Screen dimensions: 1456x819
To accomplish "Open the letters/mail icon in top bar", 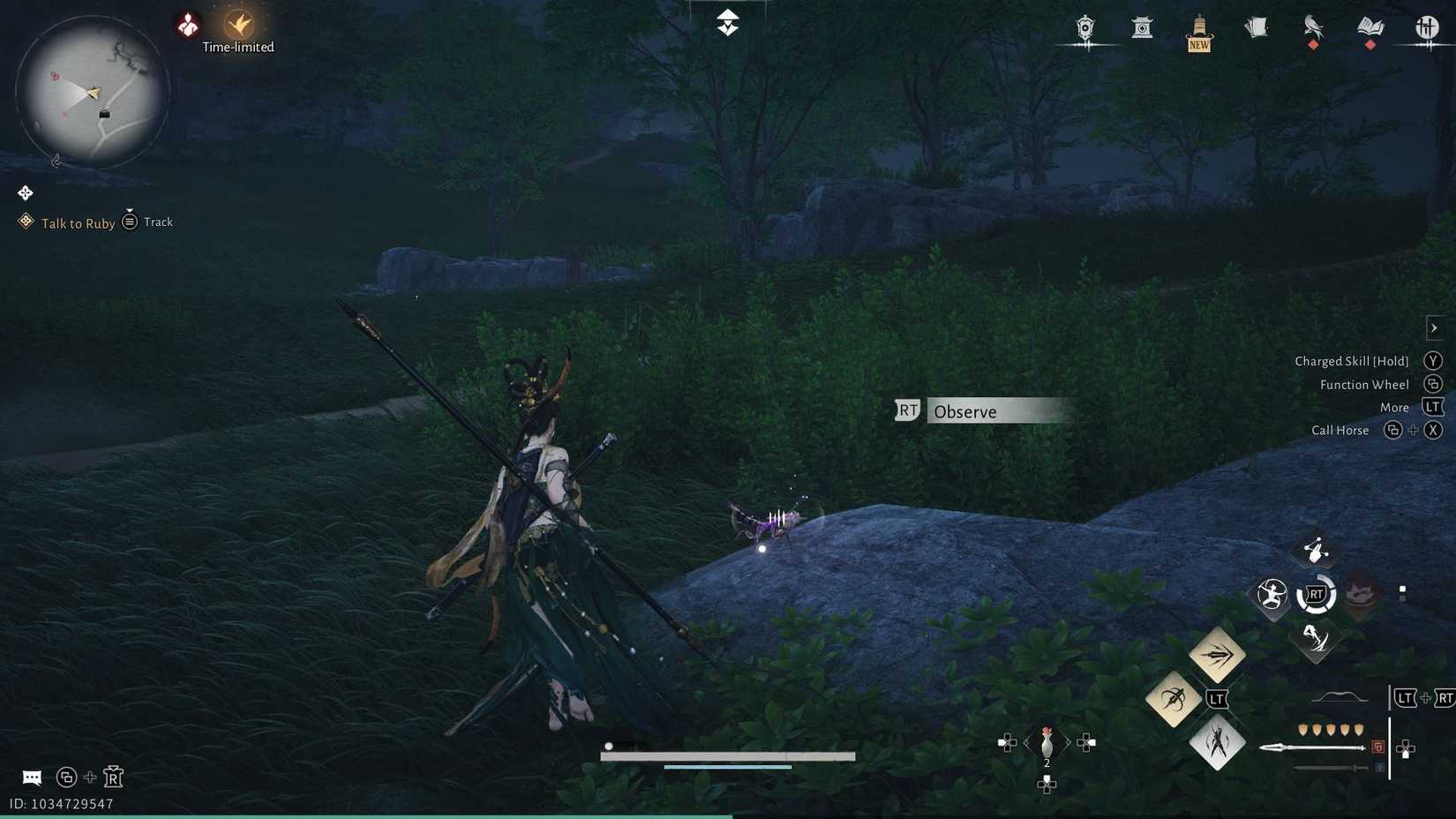I will (1256, 26).
